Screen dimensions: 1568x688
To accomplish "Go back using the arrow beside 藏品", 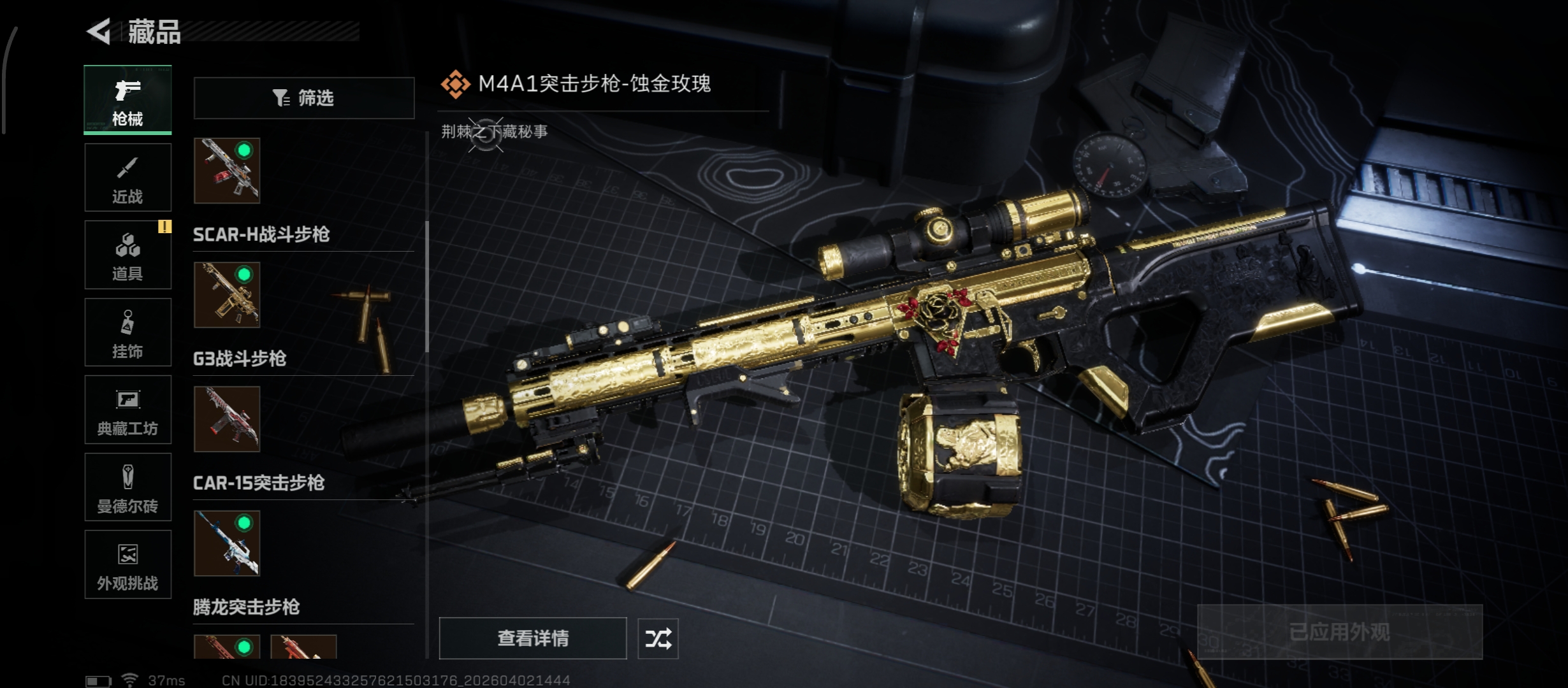I will click(99, 31).
